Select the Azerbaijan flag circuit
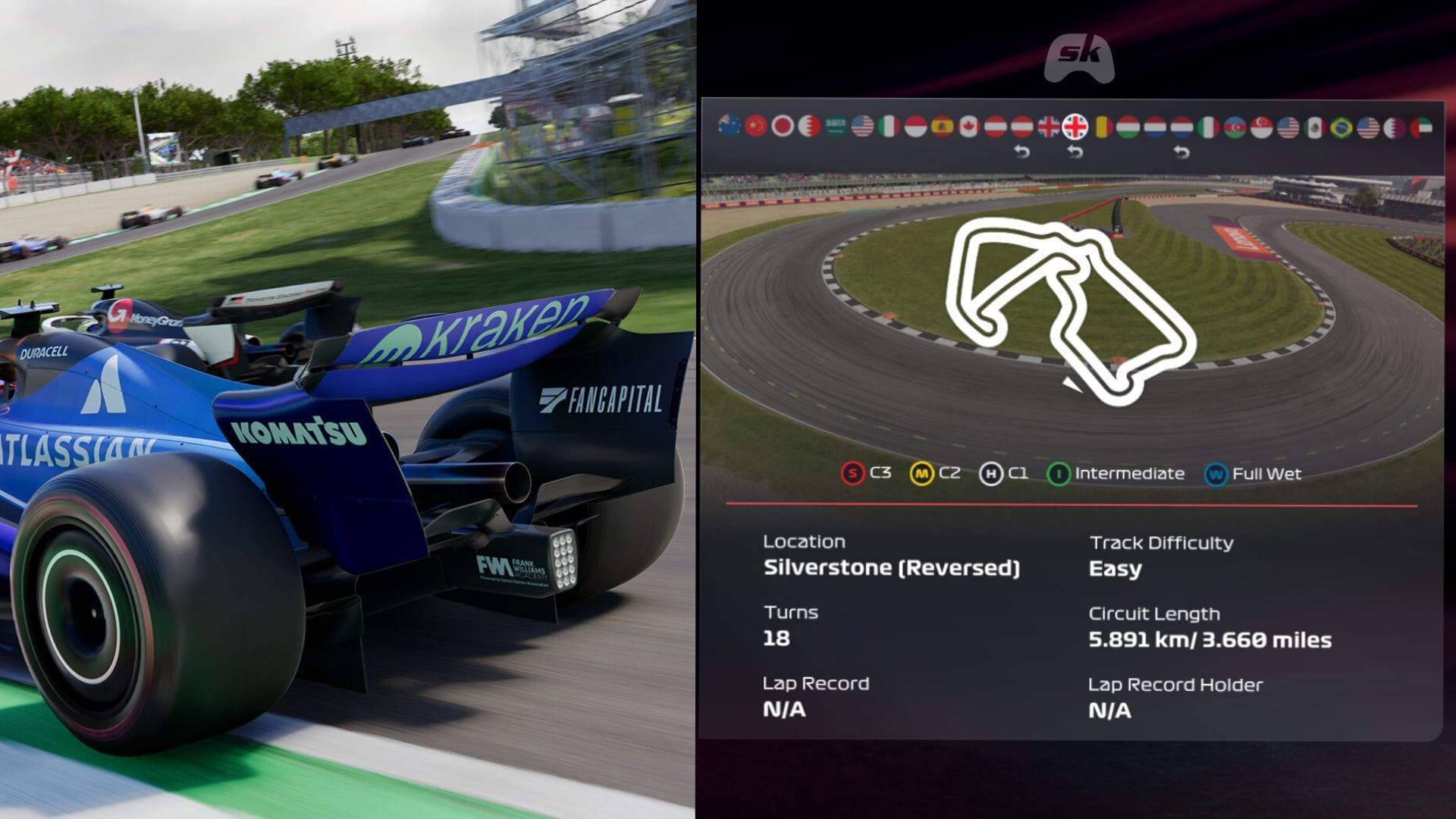 [x=1235, y=126]
